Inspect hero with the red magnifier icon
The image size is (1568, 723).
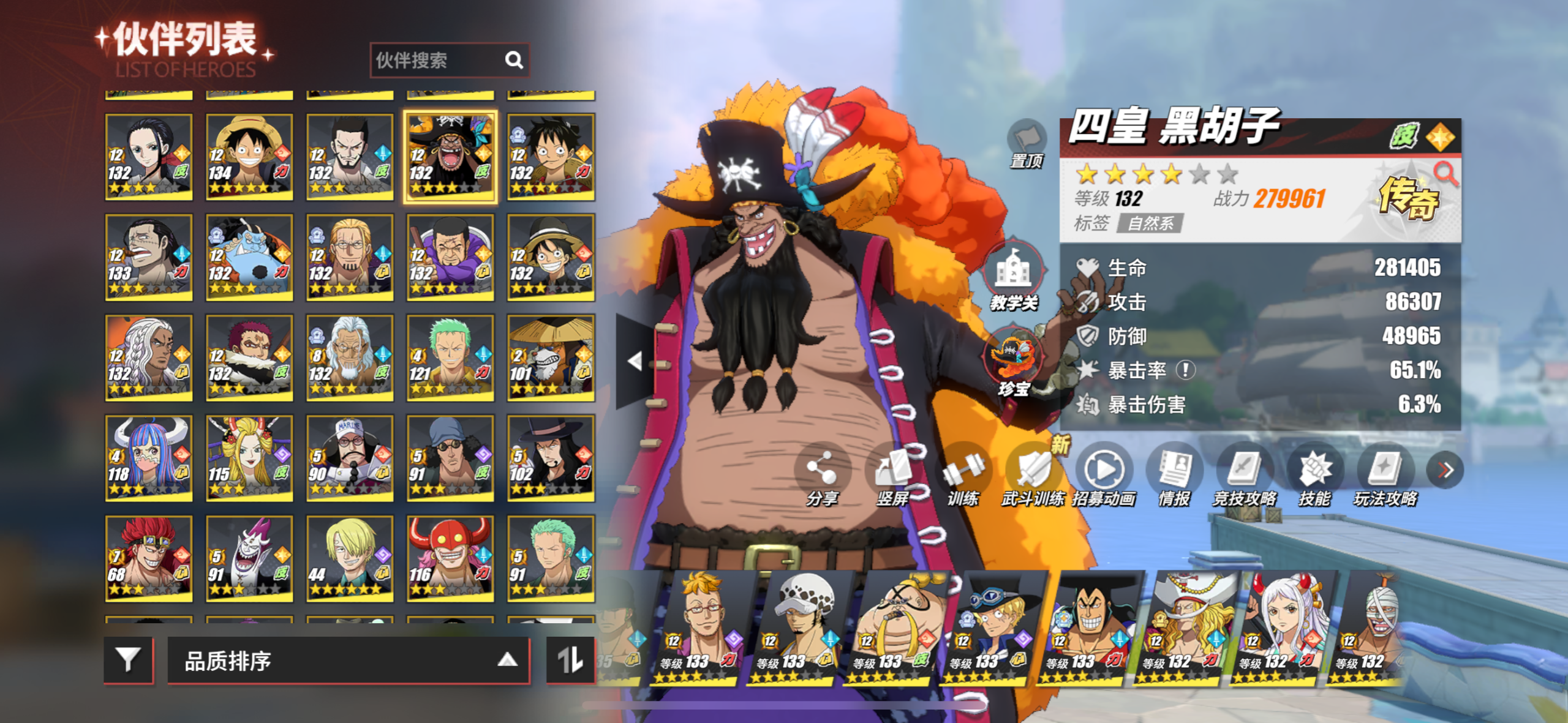[x=1445, y=174]
